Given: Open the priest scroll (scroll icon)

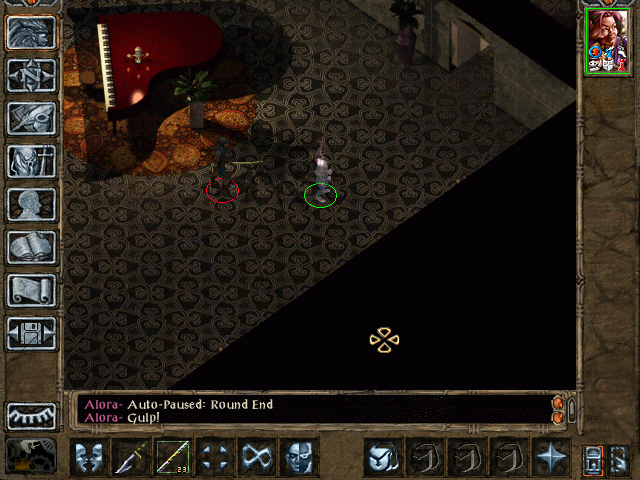Looking at the screenshot, I should pyautogui.click(x=31, y=290).
